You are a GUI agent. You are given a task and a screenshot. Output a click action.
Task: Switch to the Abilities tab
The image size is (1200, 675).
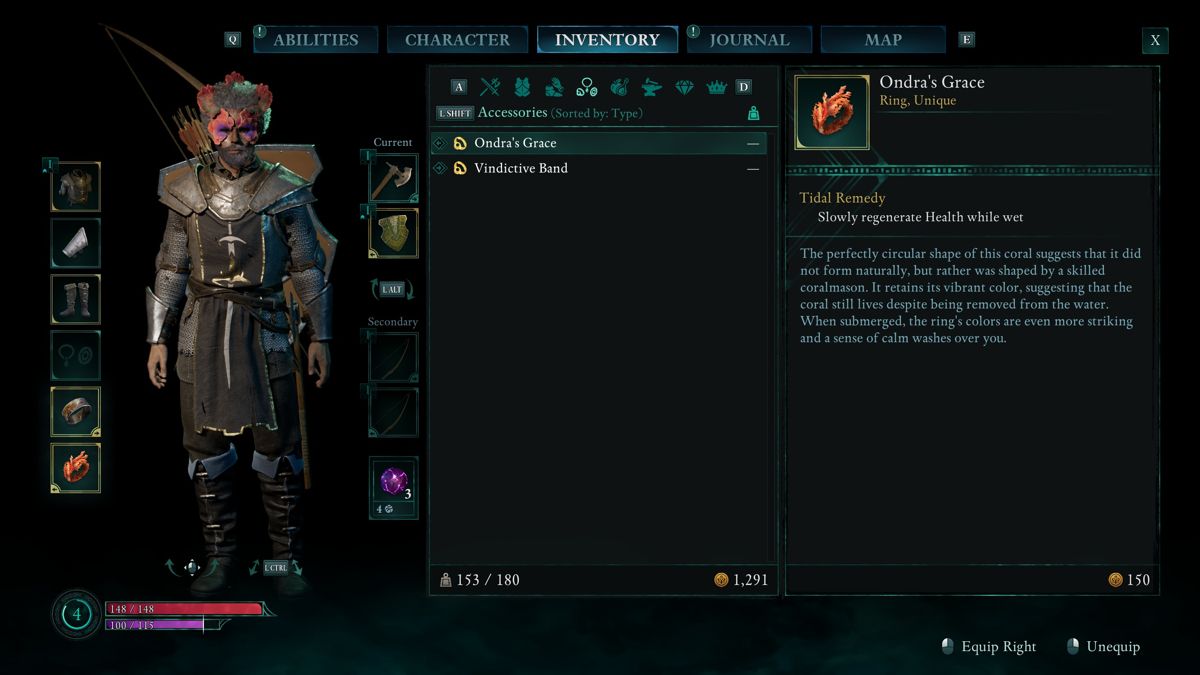[x=315, y=40]
